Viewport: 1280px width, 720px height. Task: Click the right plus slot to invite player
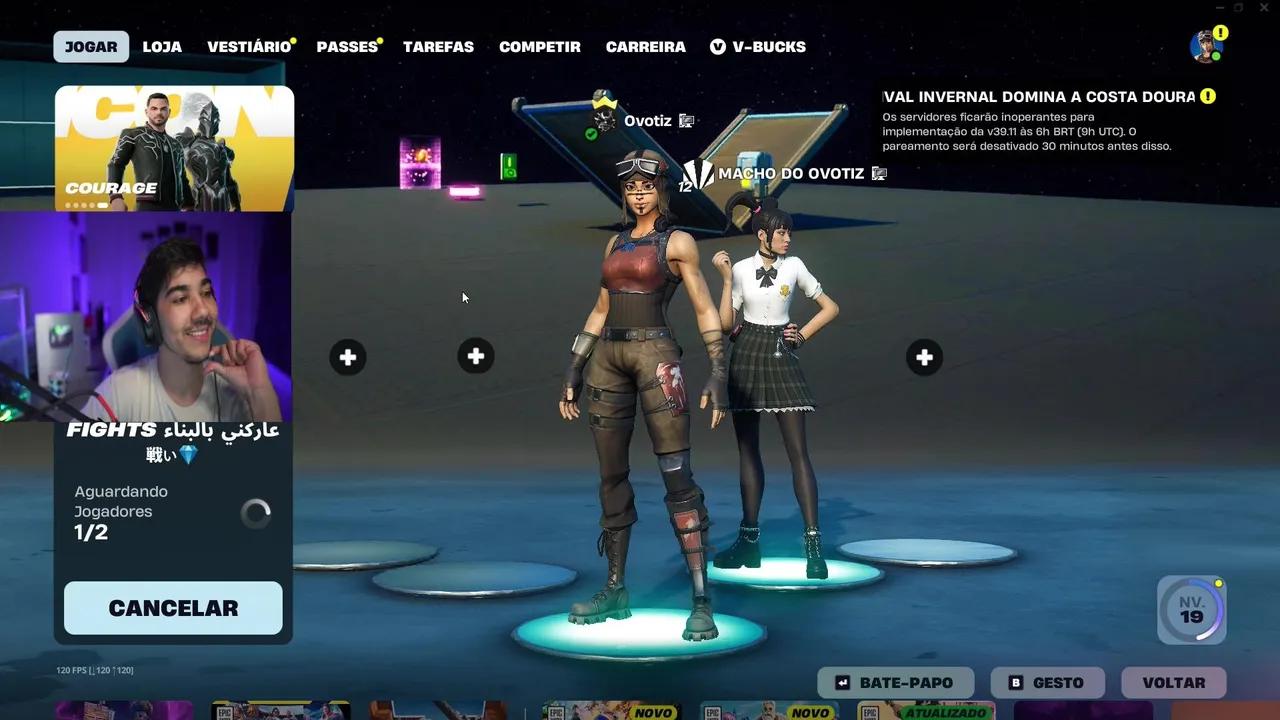pos(924,356)
